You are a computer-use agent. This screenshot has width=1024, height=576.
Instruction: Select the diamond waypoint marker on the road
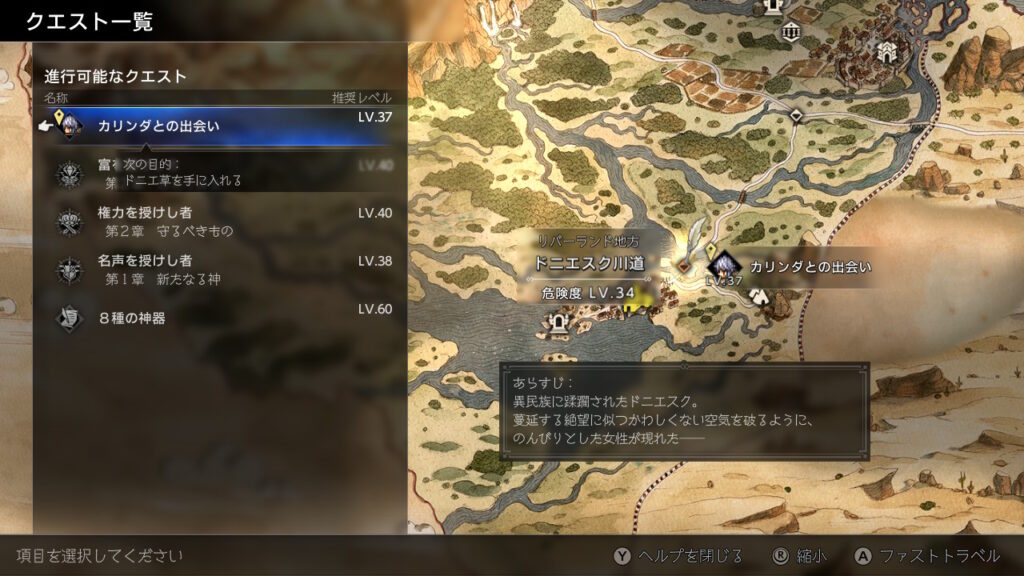click(x=795, y=116)
